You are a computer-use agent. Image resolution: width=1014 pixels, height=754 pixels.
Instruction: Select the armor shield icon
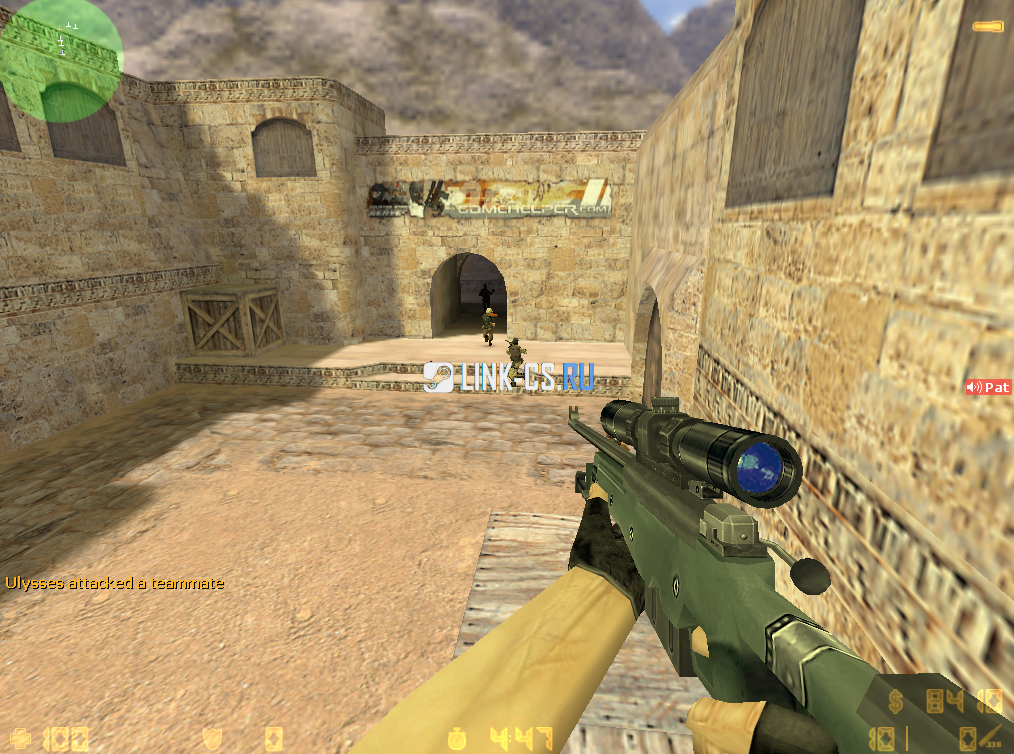(213, 739)
